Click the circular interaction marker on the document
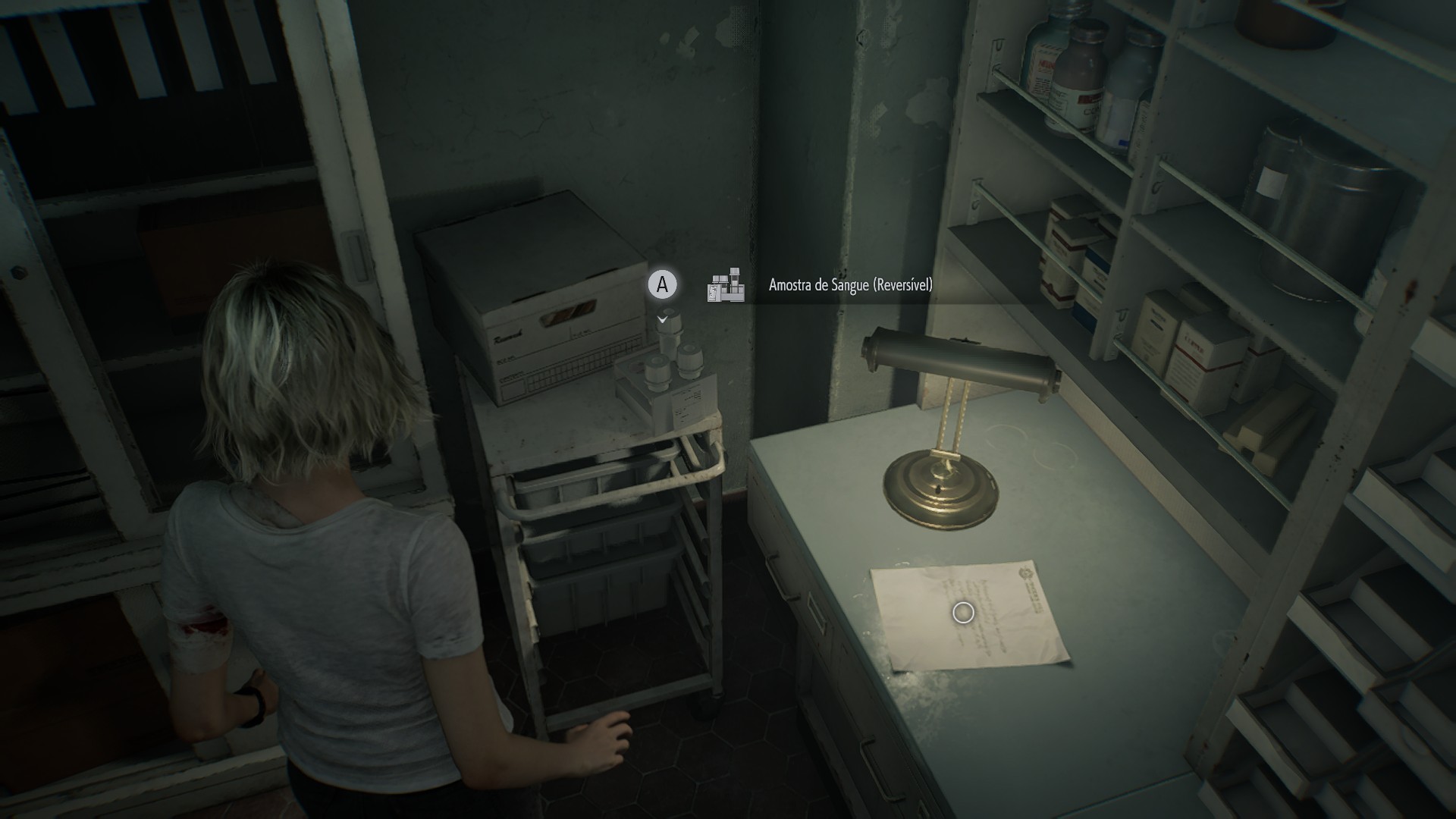 [x=963, y=613]
